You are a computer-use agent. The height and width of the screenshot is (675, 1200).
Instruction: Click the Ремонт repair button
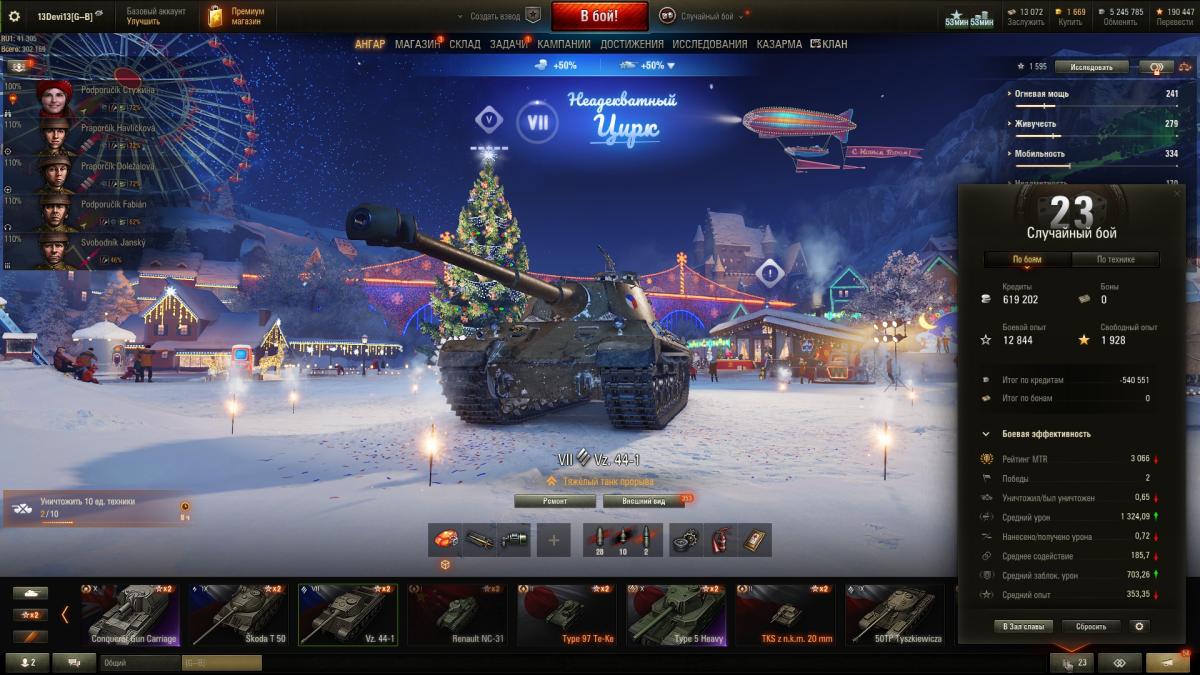coord(555,501)
